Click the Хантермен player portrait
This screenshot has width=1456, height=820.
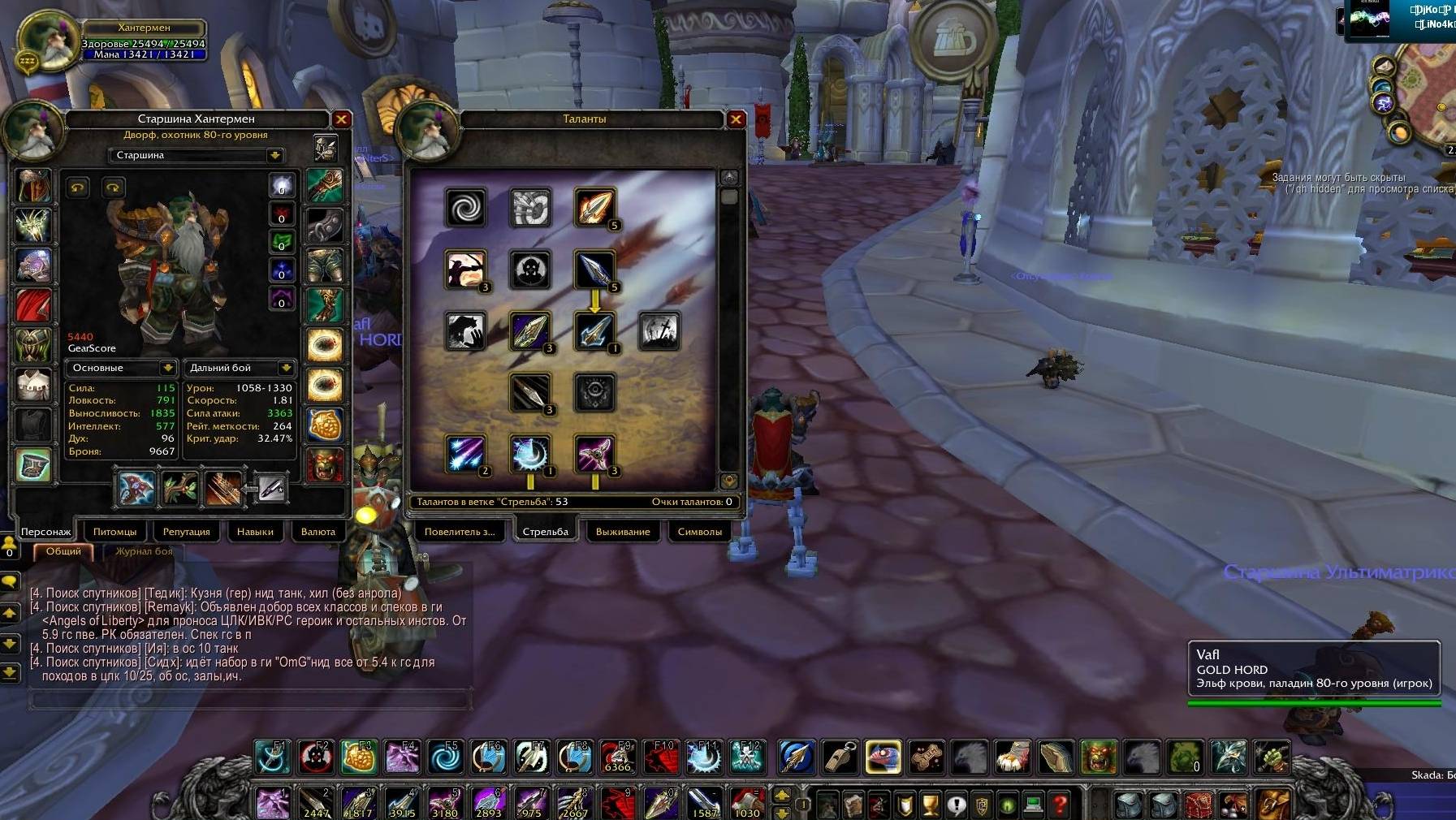pos(46,43)
